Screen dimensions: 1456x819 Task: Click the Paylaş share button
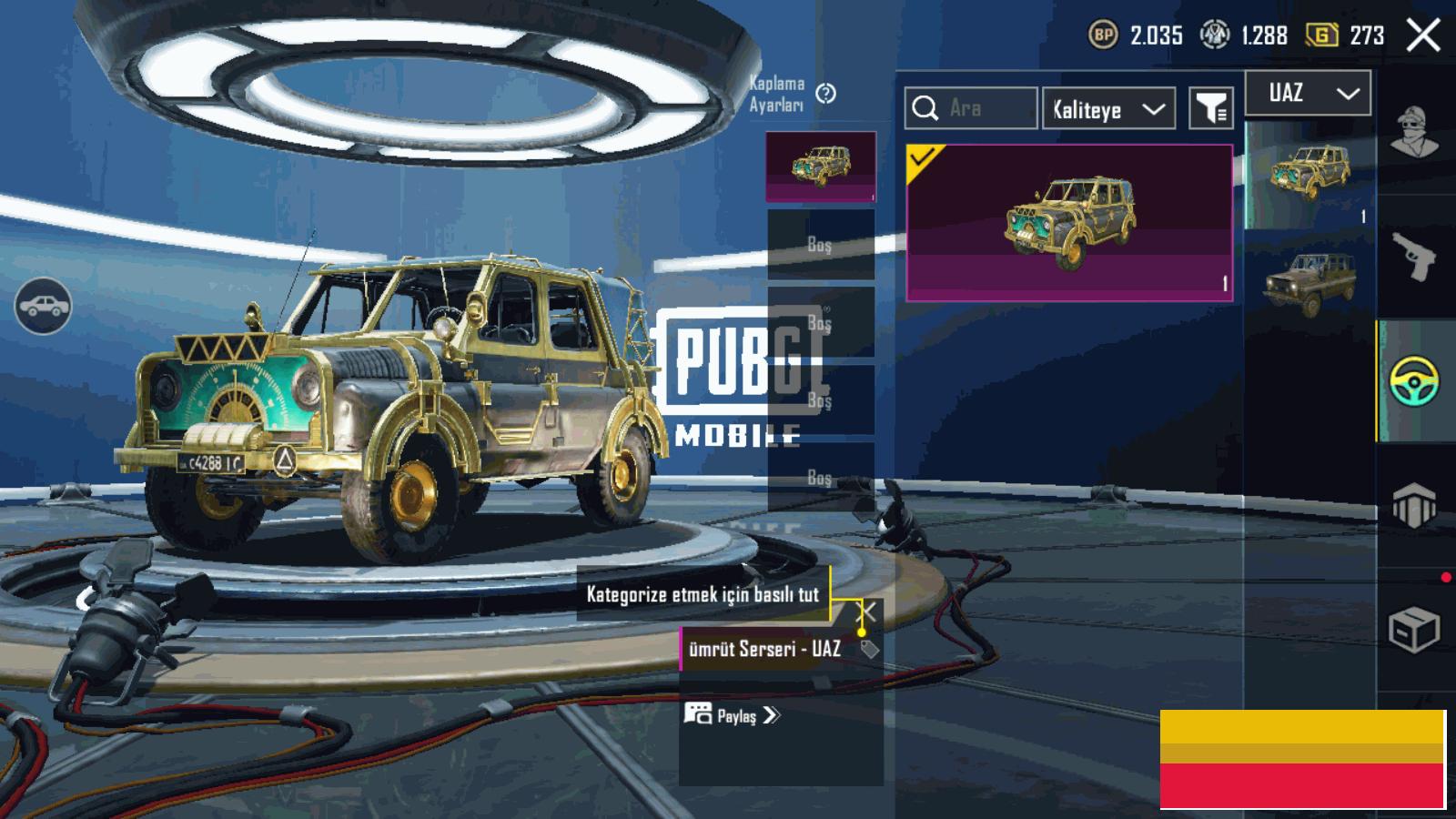[x=733, y=715]
